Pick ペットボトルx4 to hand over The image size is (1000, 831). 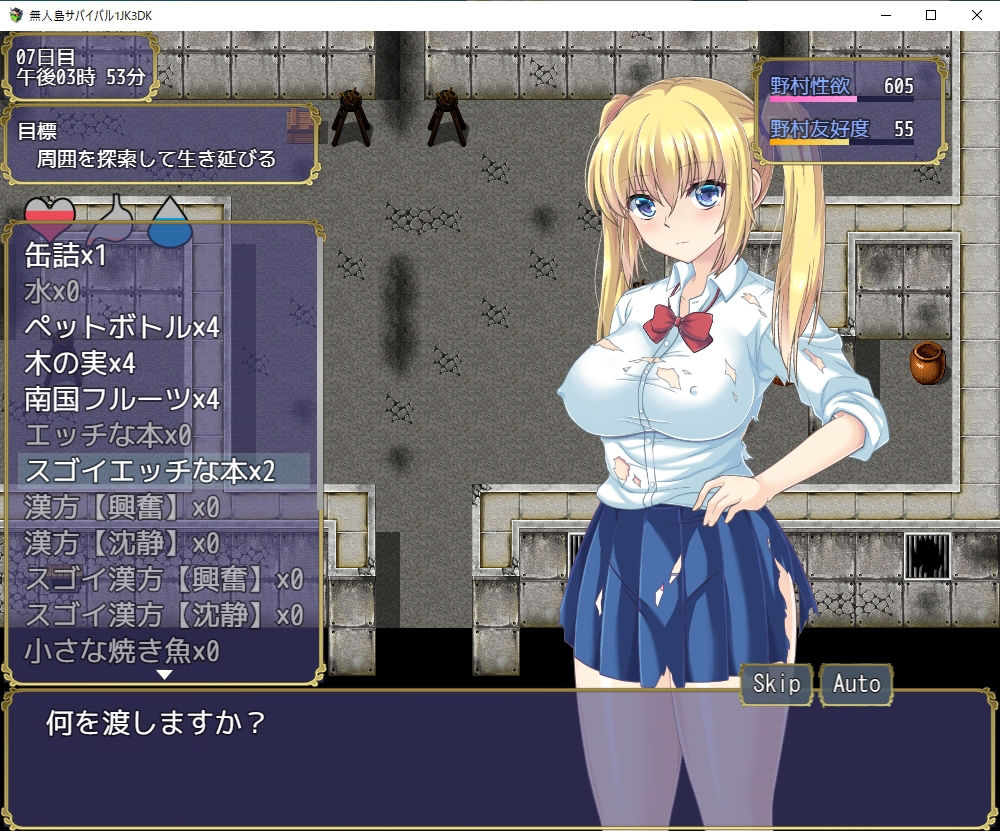(x=122, y=328)
